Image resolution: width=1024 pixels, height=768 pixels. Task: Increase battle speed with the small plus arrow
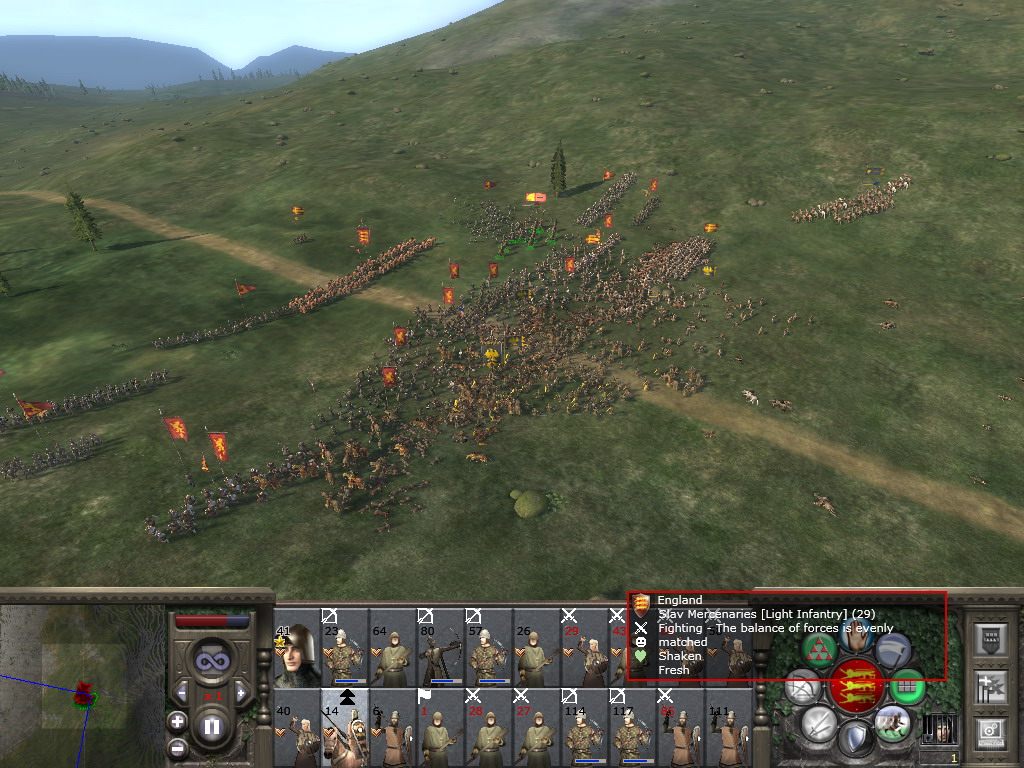tap(241, 693)
